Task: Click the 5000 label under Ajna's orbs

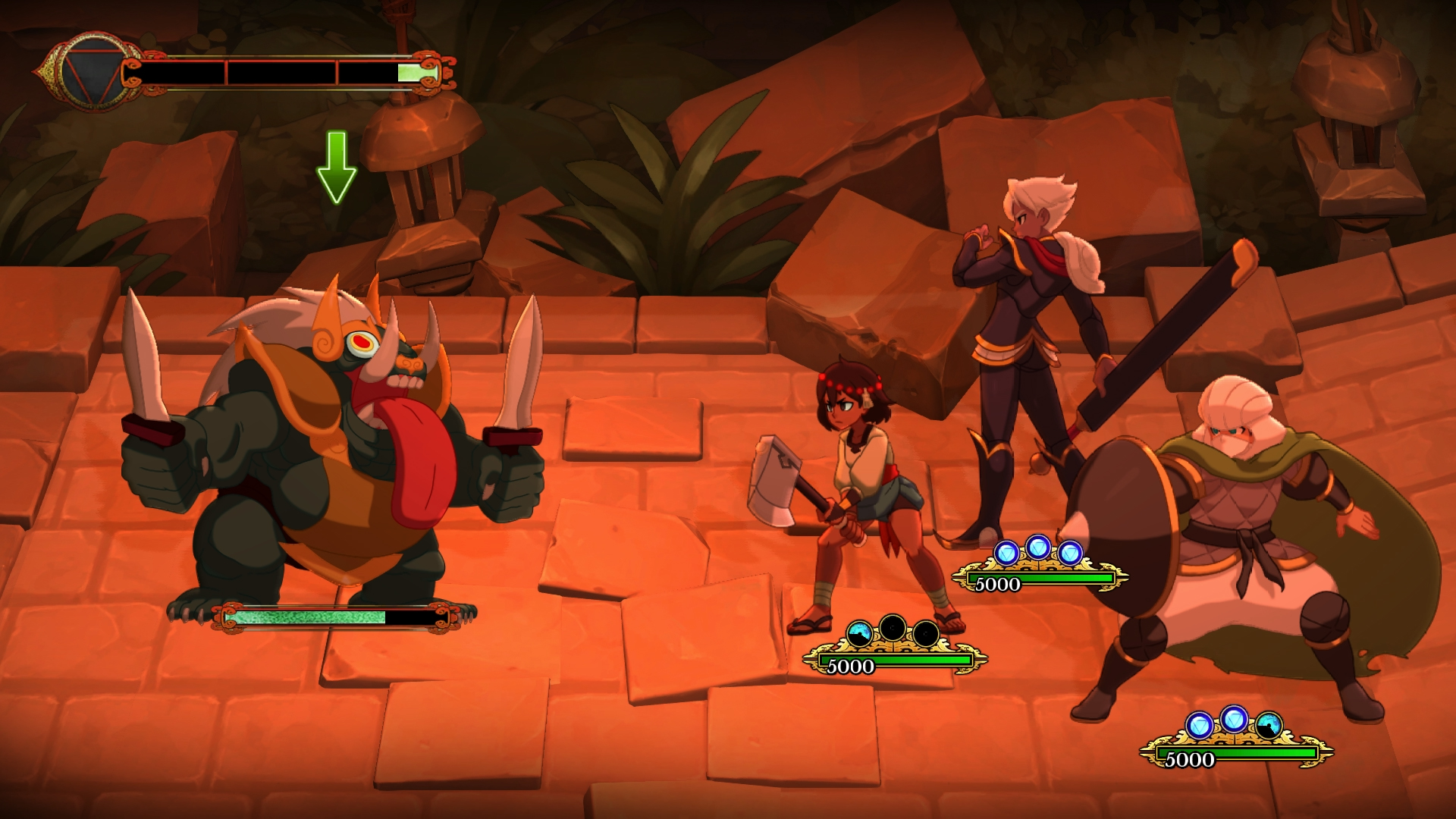Action: 851,668
